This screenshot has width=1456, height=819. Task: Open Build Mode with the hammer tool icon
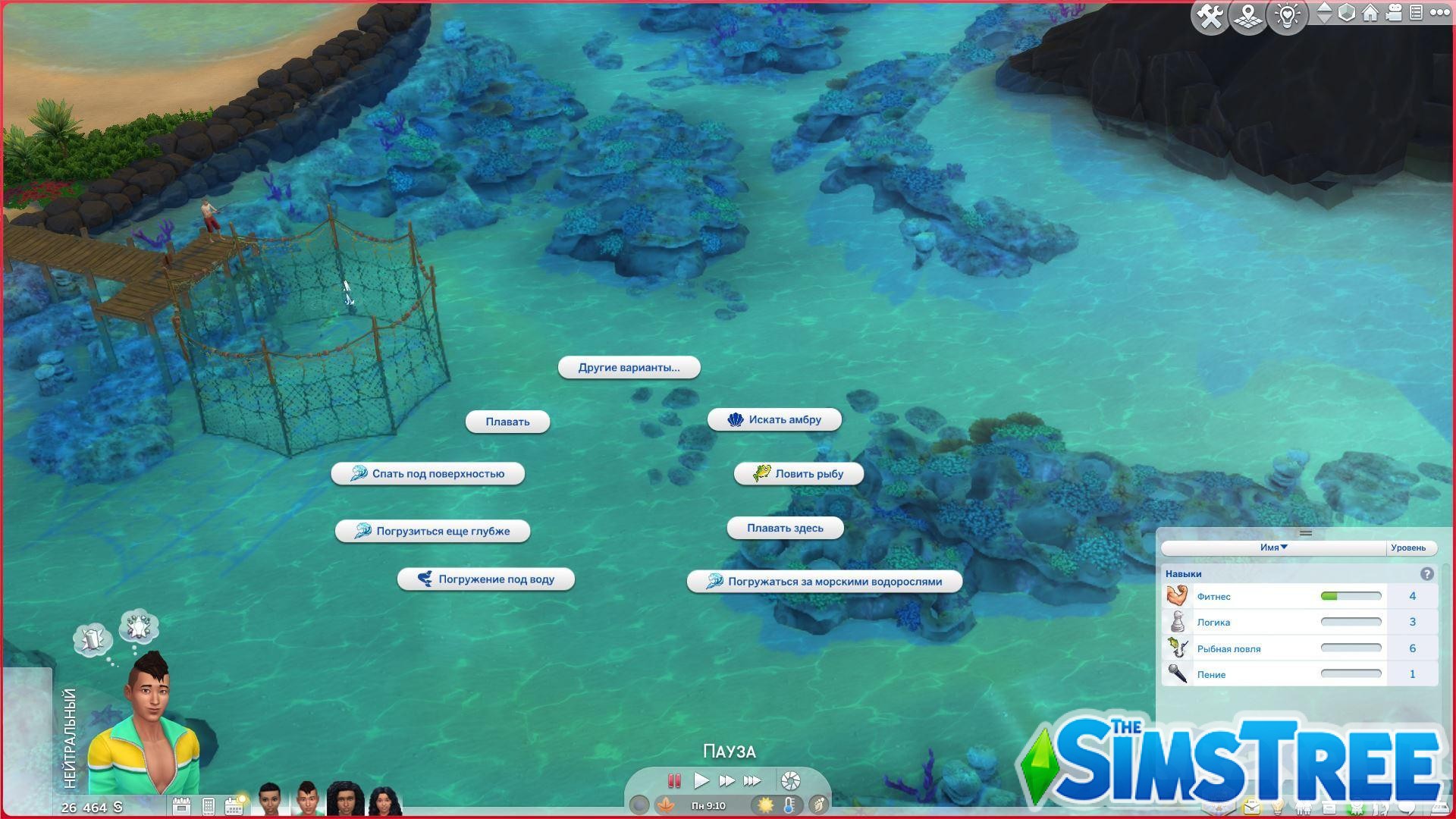[x=1210, y=14]
